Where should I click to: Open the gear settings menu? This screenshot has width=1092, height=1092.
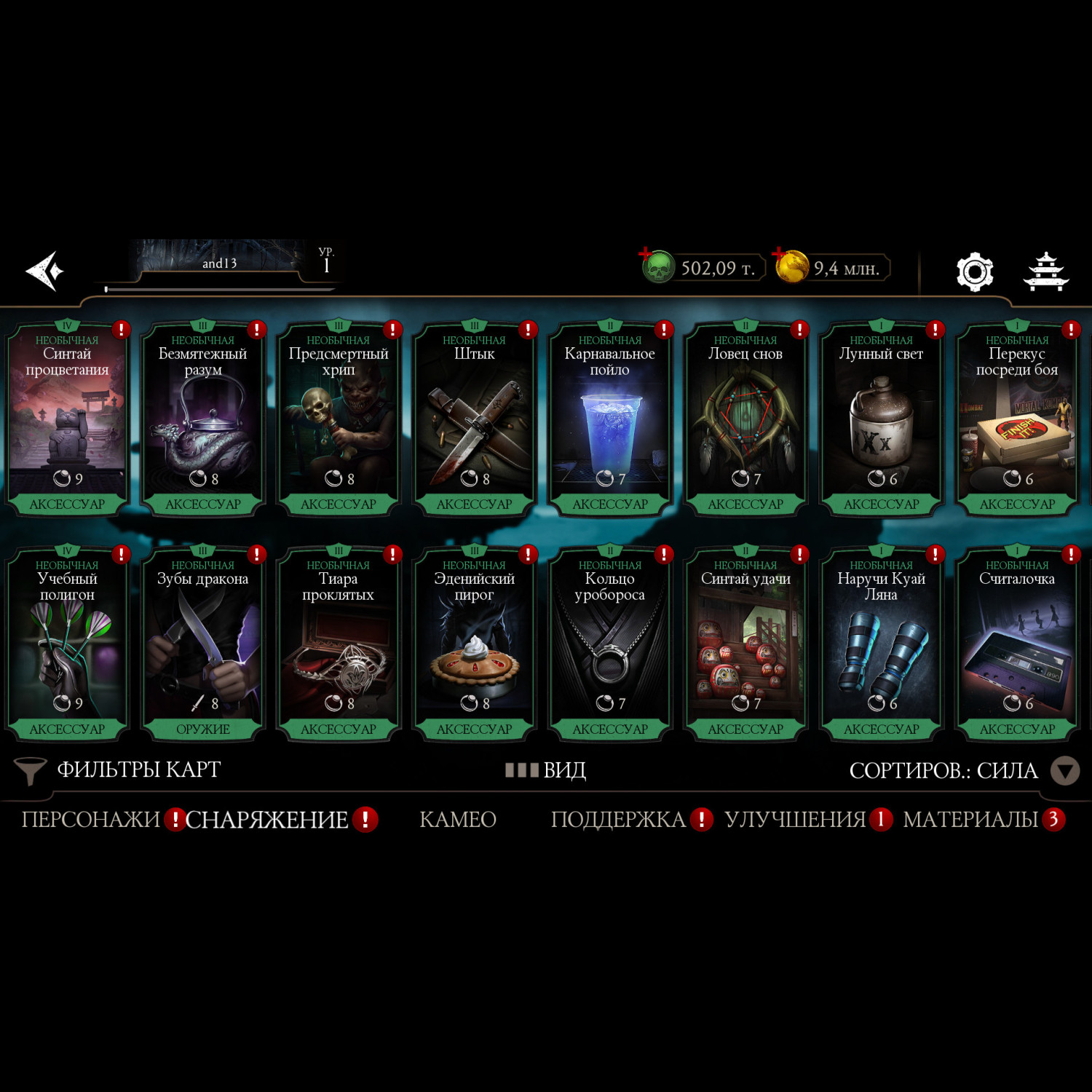pyautogui.click(x=974, y=272)
